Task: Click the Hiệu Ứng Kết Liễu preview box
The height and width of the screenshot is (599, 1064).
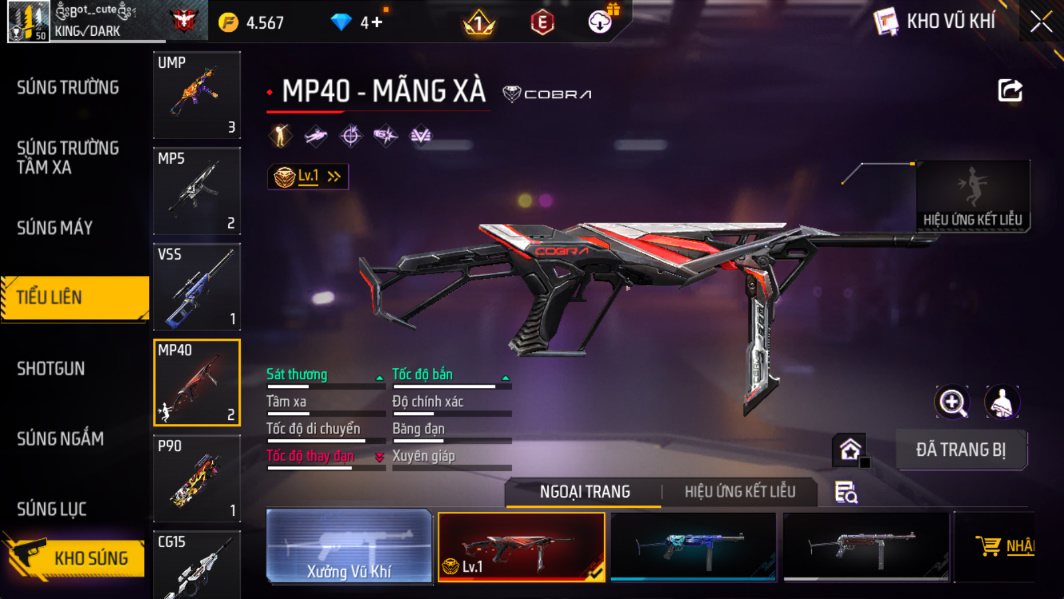Action: coord(973,196)
